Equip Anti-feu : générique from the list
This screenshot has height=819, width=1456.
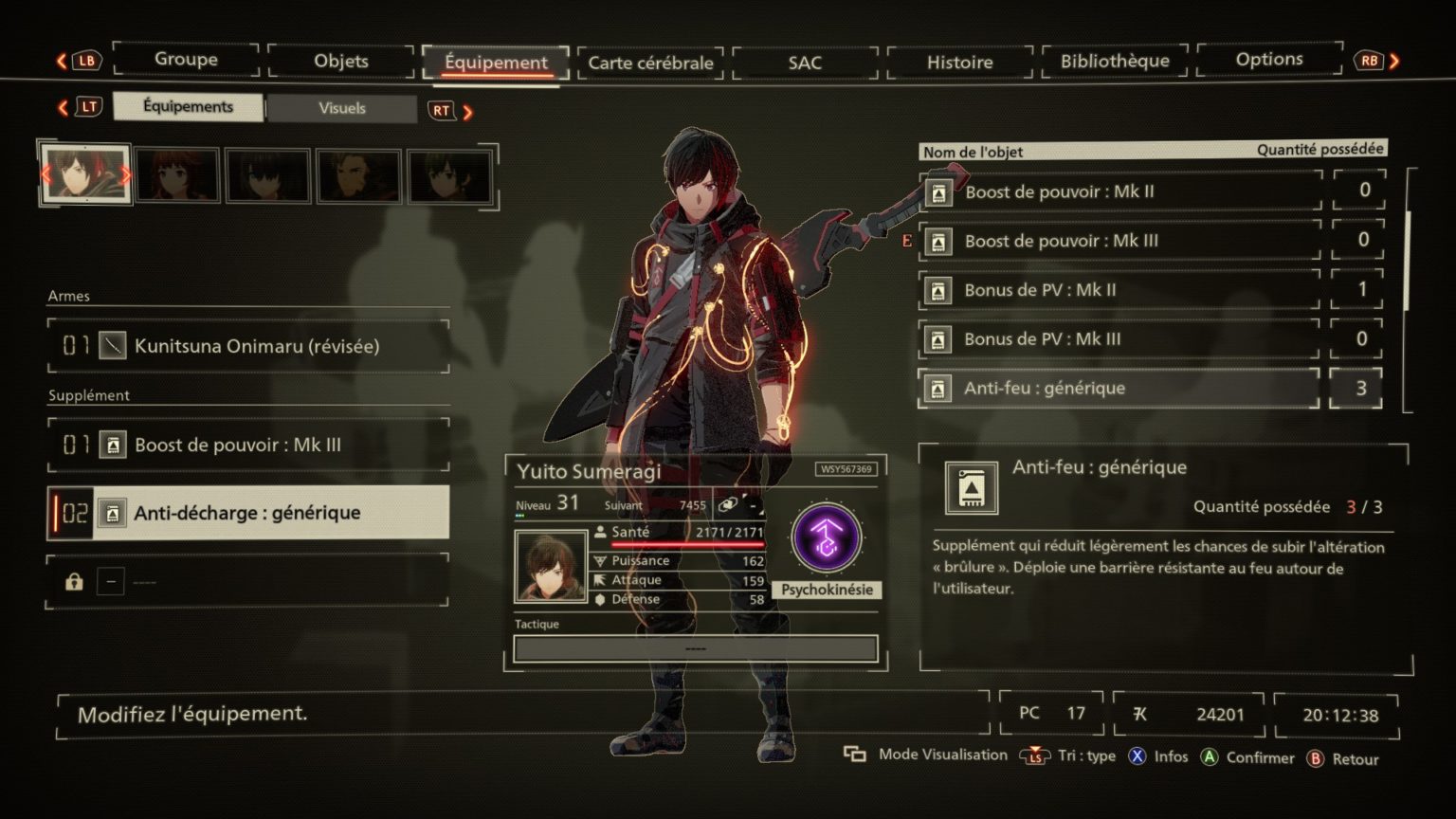pyautogui.click(x=1120, y=389)
